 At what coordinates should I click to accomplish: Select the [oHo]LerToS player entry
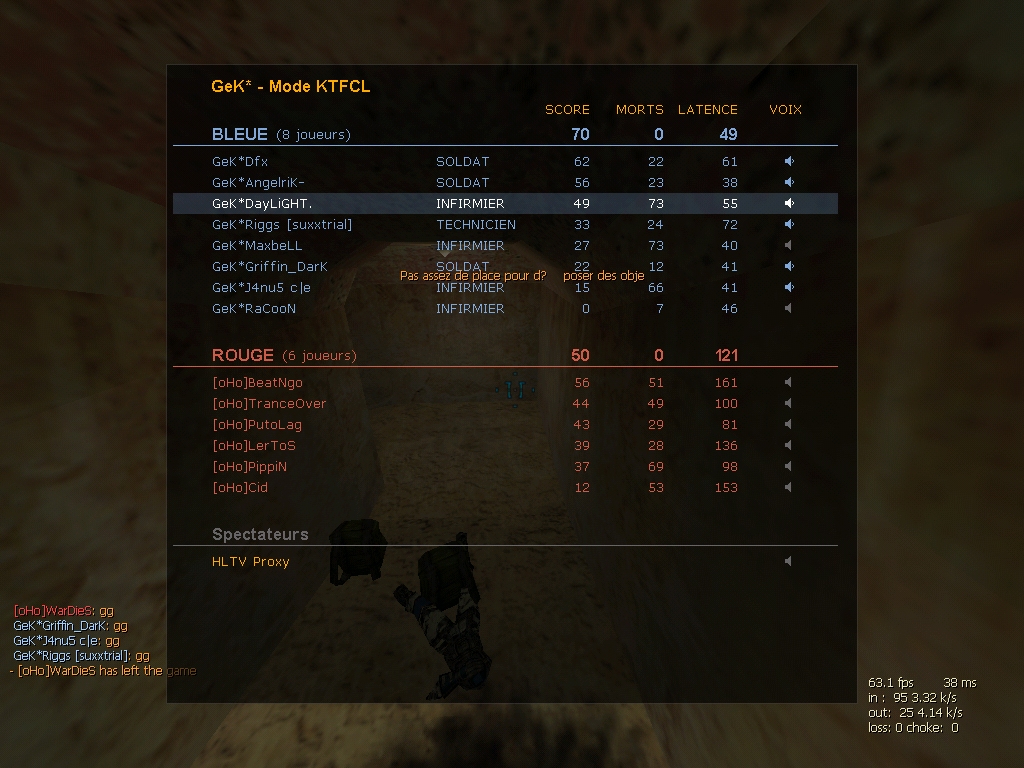[254, 445]
